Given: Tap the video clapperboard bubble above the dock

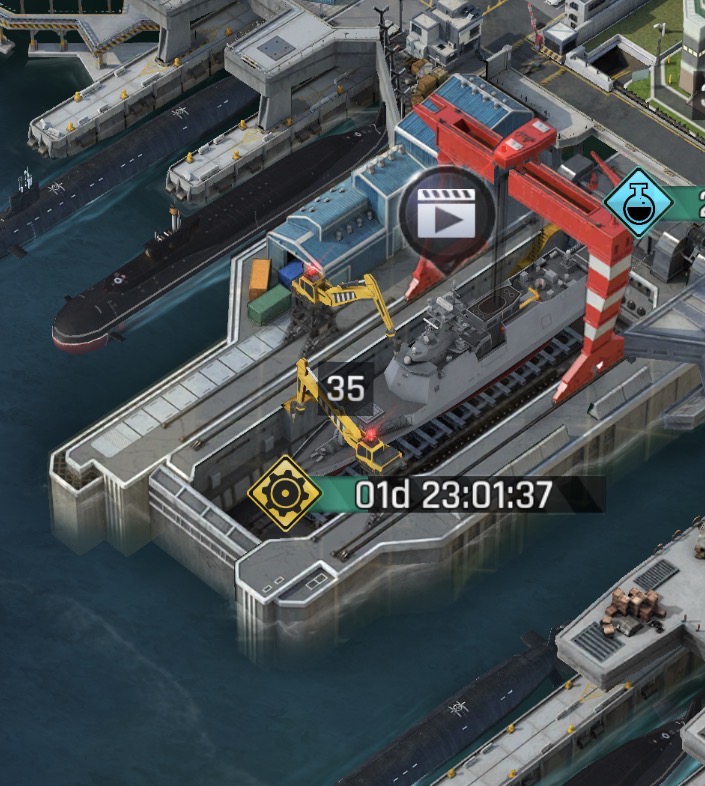Looking at the screenshot, I should click(x=446, y=214).
